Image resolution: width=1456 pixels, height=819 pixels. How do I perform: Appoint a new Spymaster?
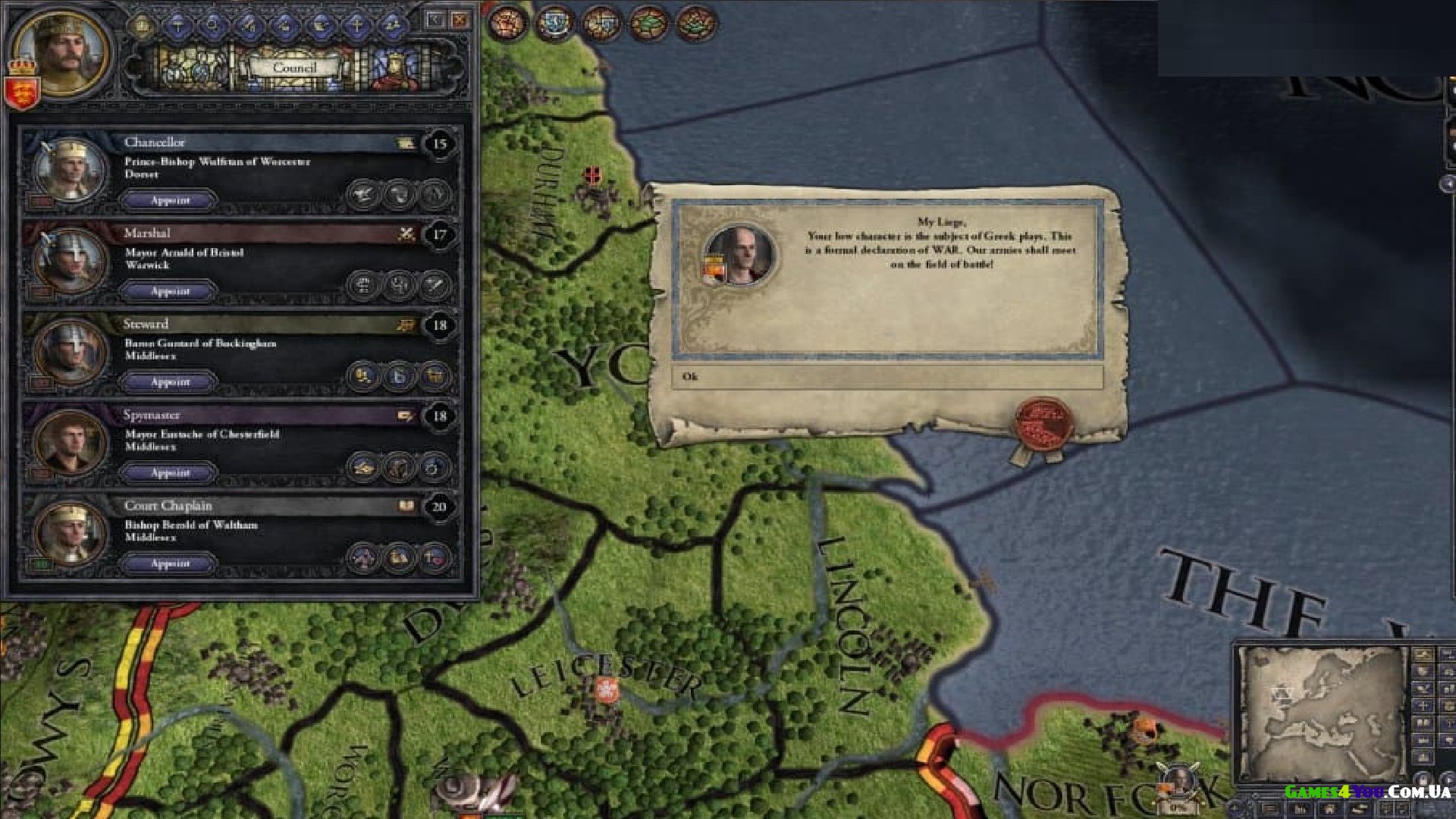pos(170,472)
